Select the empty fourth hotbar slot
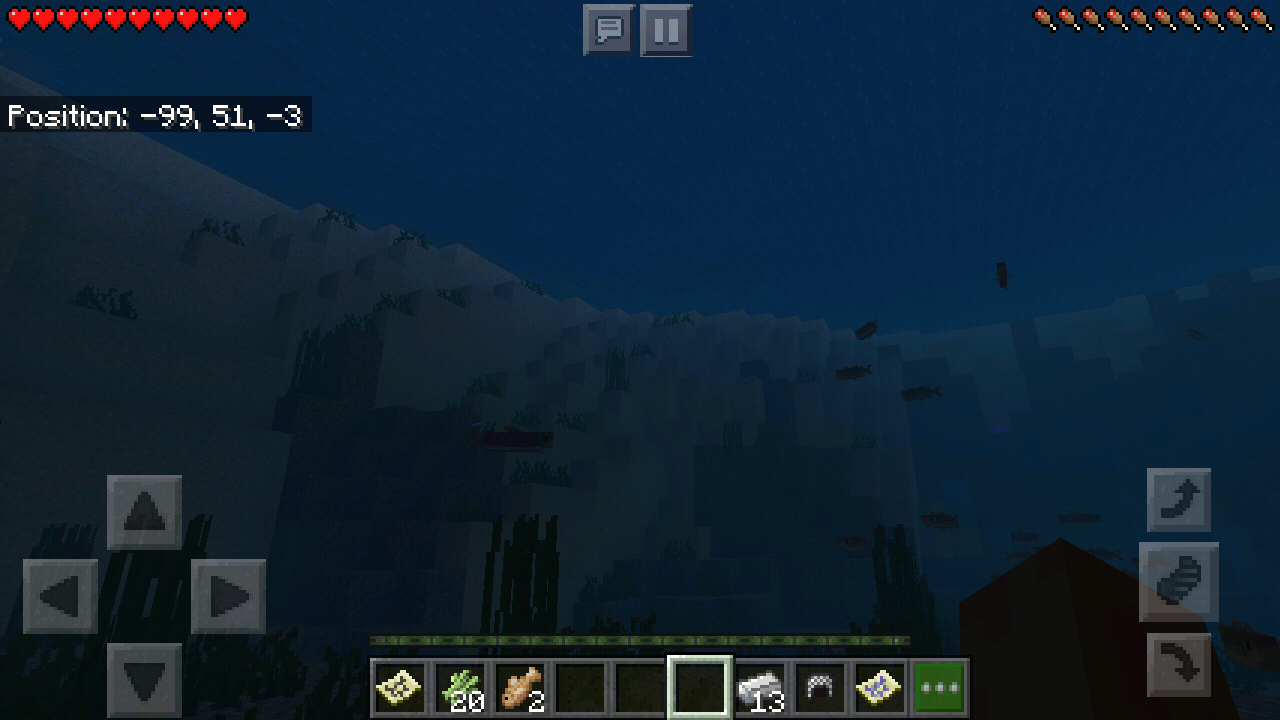The width and height of the screenshot is (1280, 720). coord(582,684)
